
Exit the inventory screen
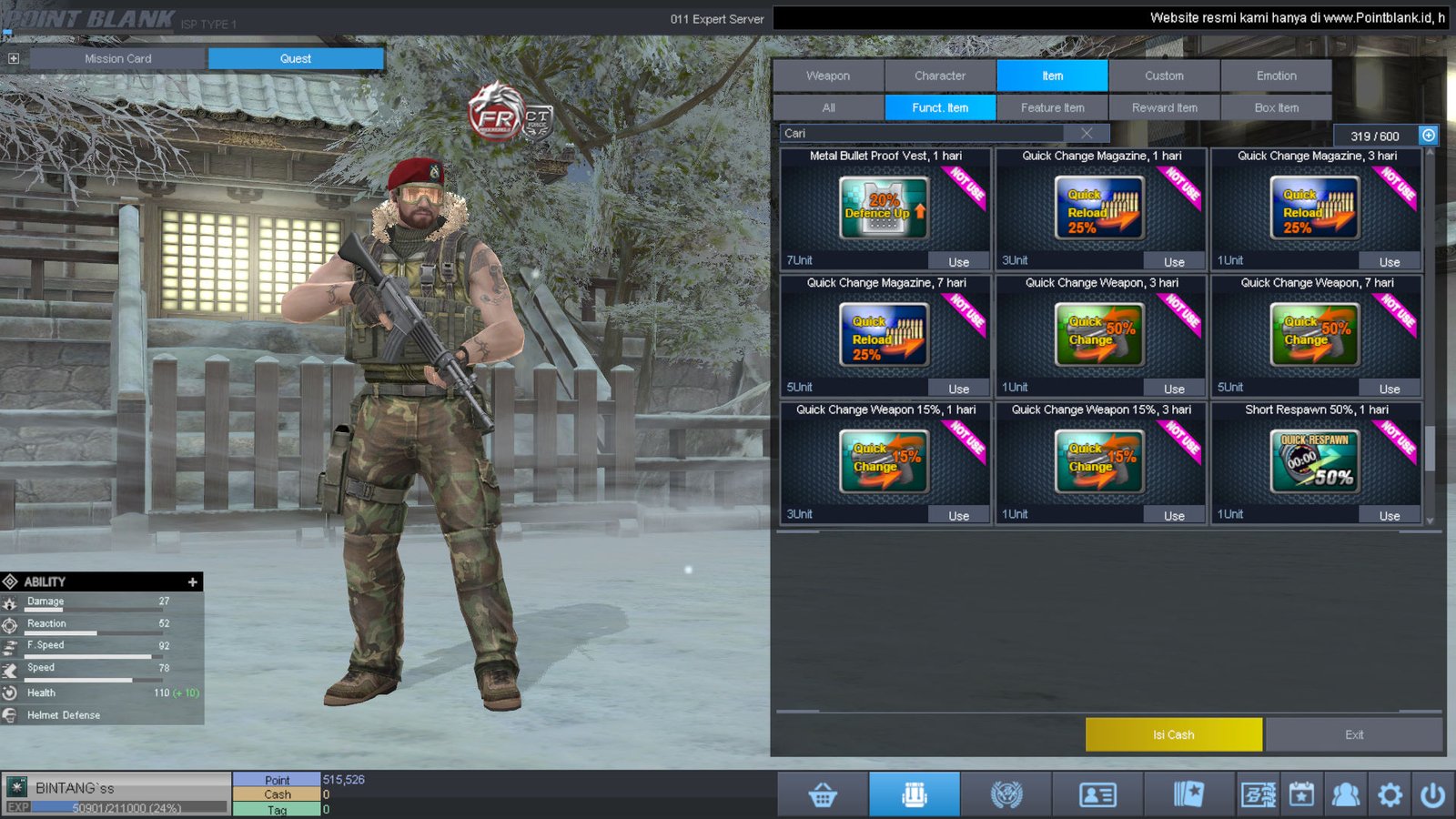(1354, 734)
